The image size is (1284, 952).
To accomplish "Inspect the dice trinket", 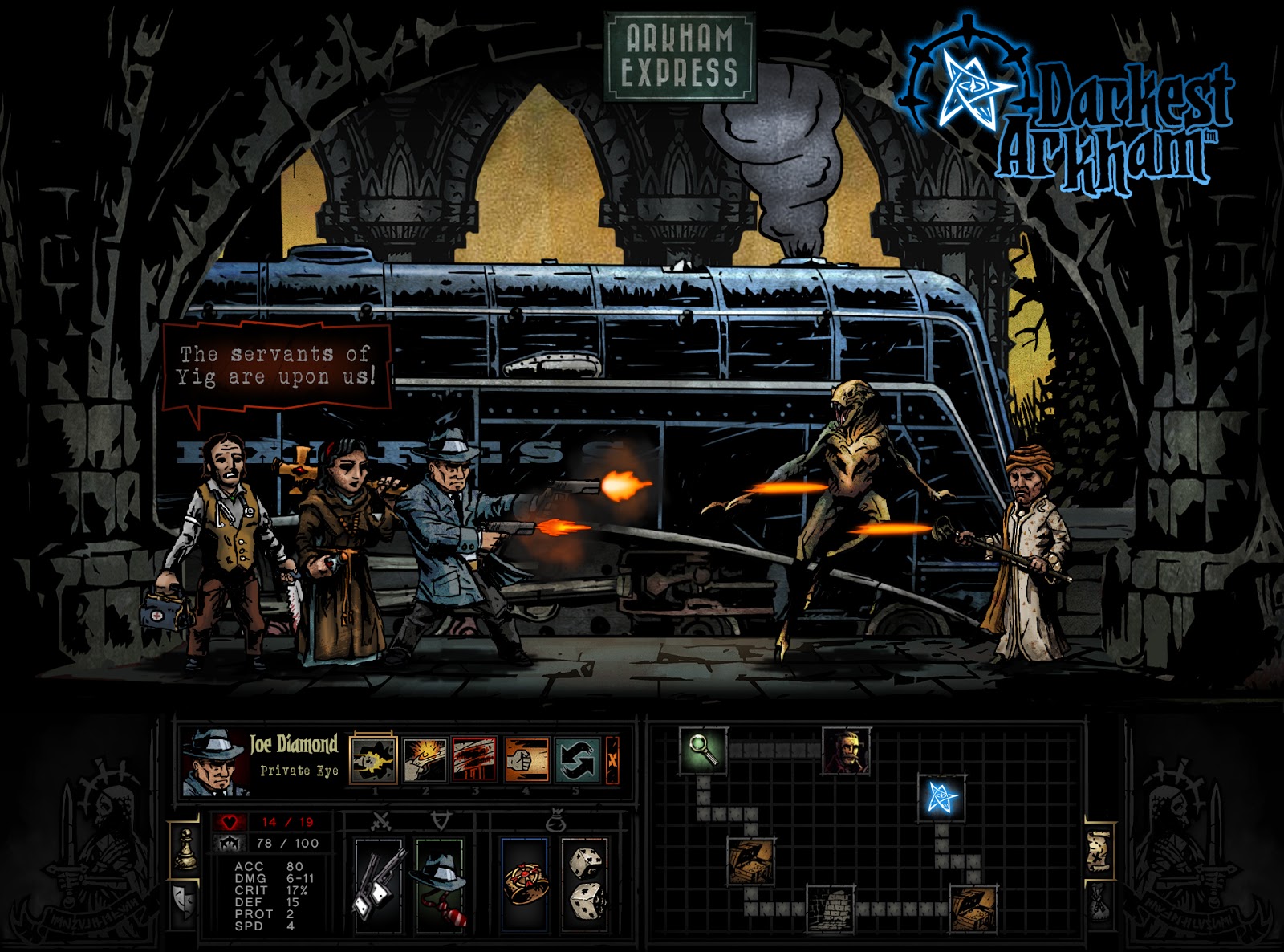I will click(x=587, y=884).
